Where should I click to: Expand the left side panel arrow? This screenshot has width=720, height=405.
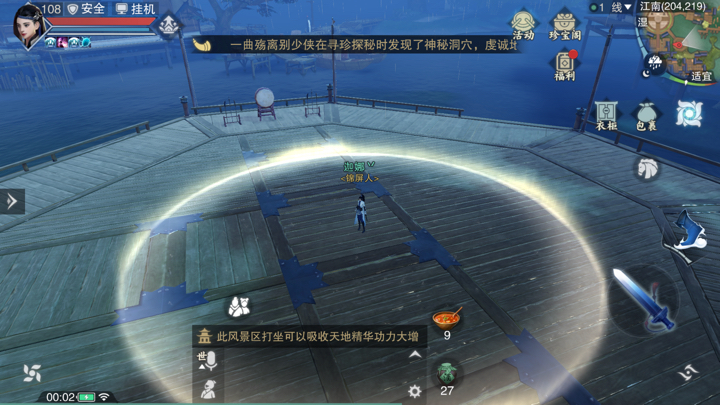[12, 201]
